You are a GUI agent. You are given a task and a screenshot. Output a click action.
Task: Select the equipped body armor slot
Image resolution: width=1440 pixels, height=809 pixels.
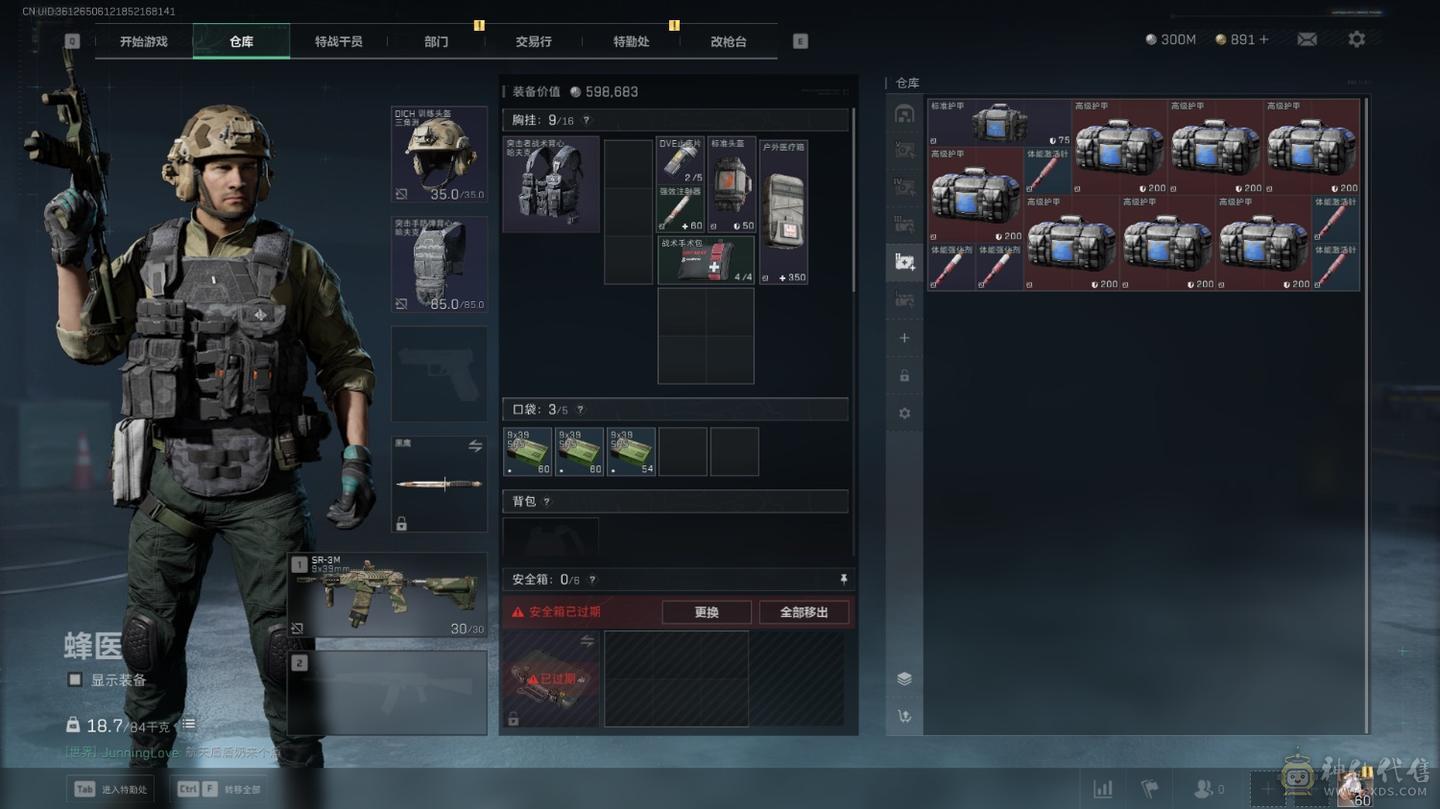click(x=439, y=264)
